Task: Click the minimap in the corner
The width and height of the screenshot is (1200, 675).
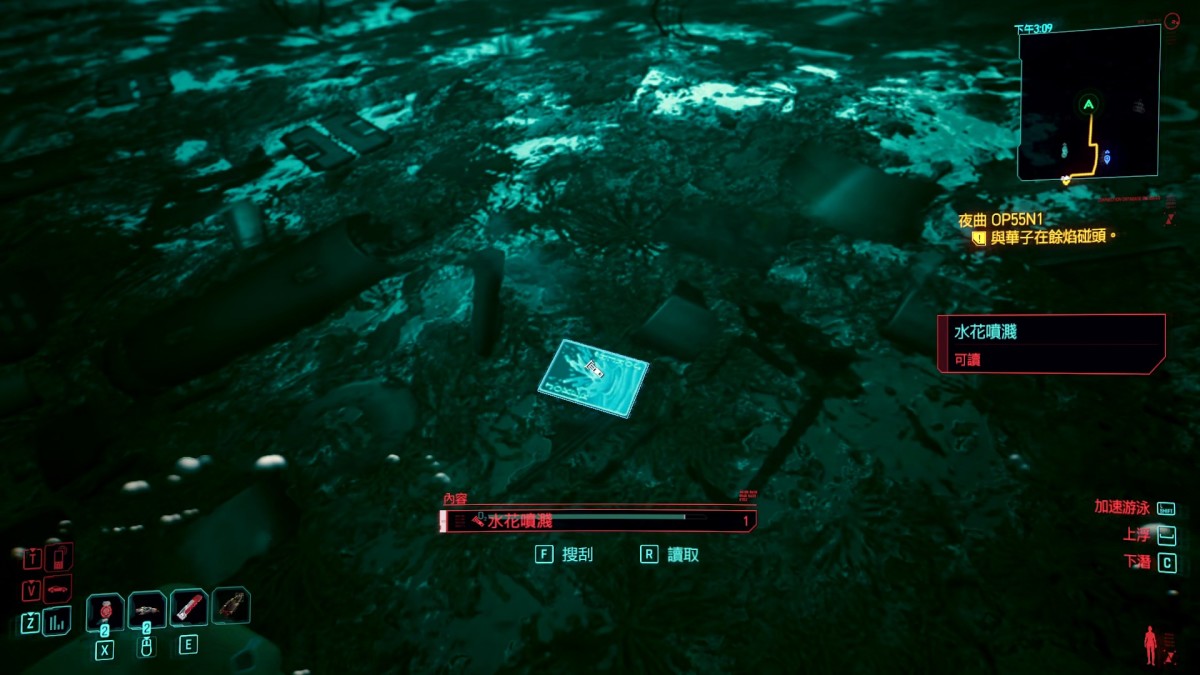Action: 1088,103
